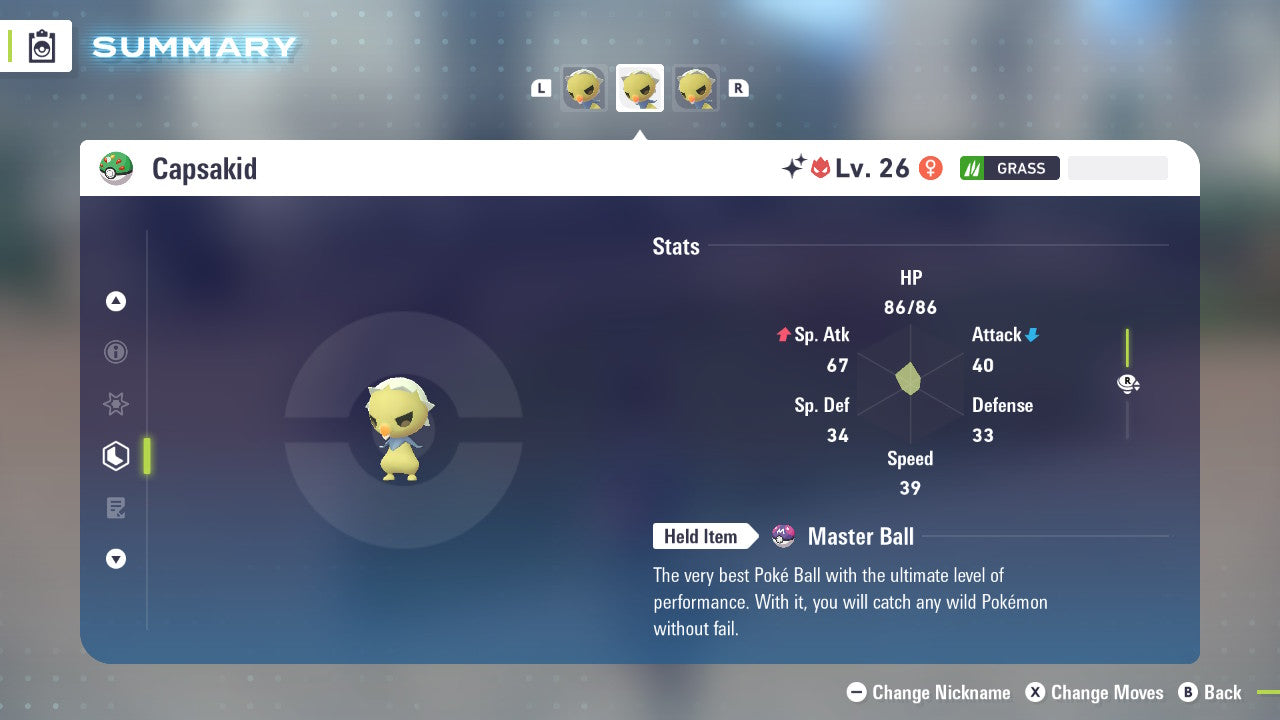The width and height of the screenshot is (1280, 720).
Task: Select the female gender symbol
Action: click(930, 168)
